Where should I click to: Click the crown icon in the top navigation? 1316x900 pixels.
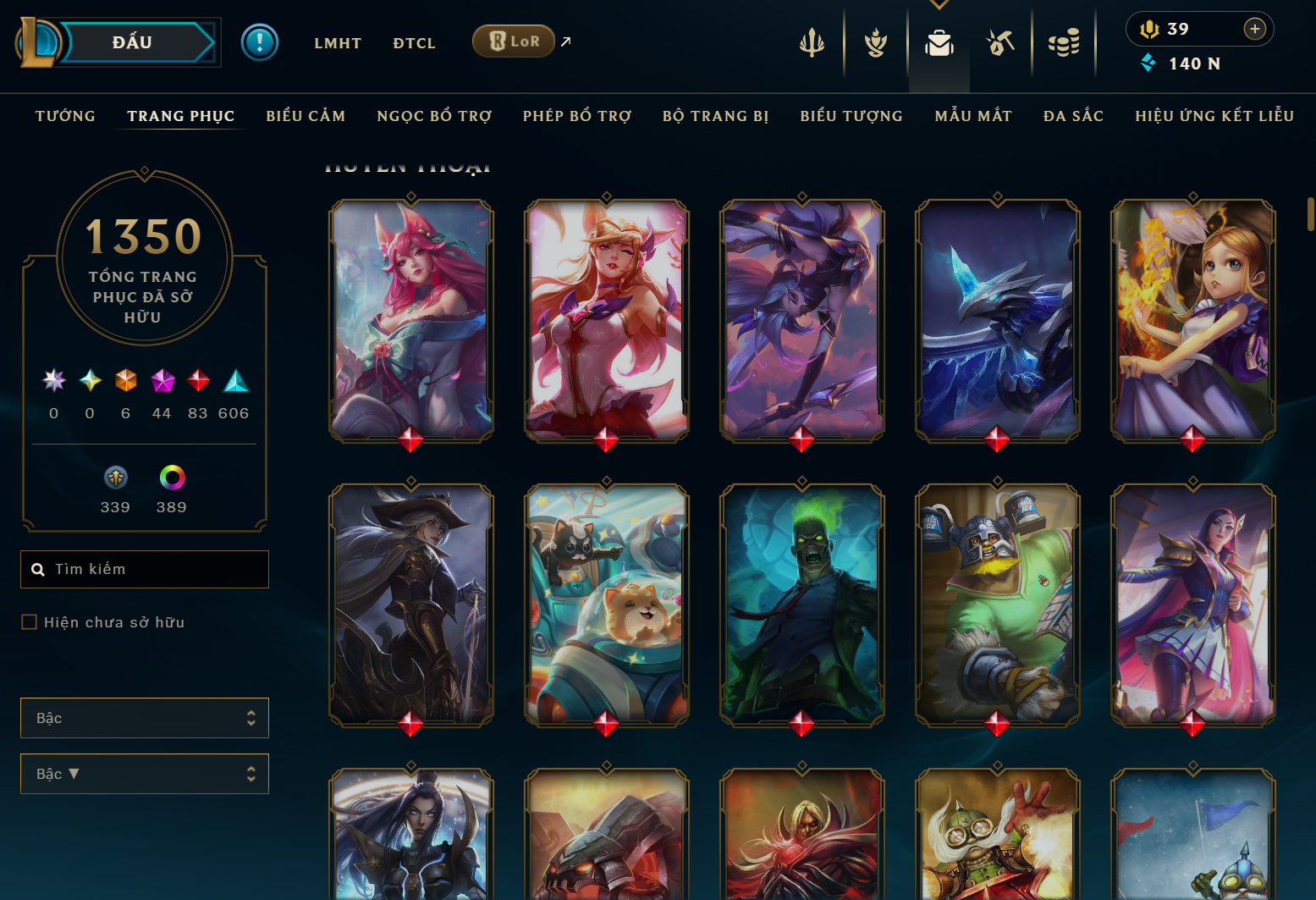pos(874,41)
